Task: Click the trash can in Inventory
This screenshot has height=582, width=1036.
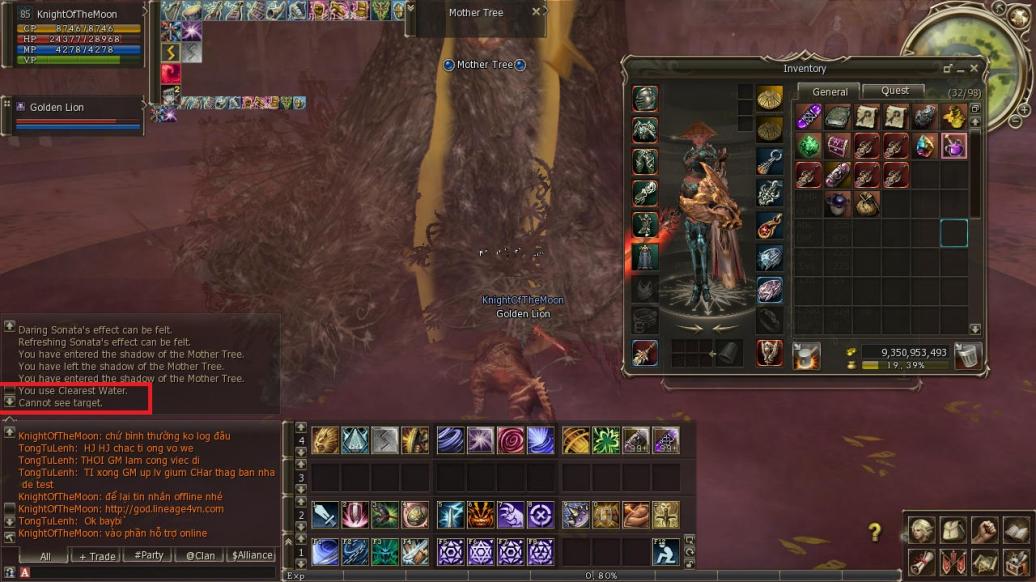Action: click(967, 355)
